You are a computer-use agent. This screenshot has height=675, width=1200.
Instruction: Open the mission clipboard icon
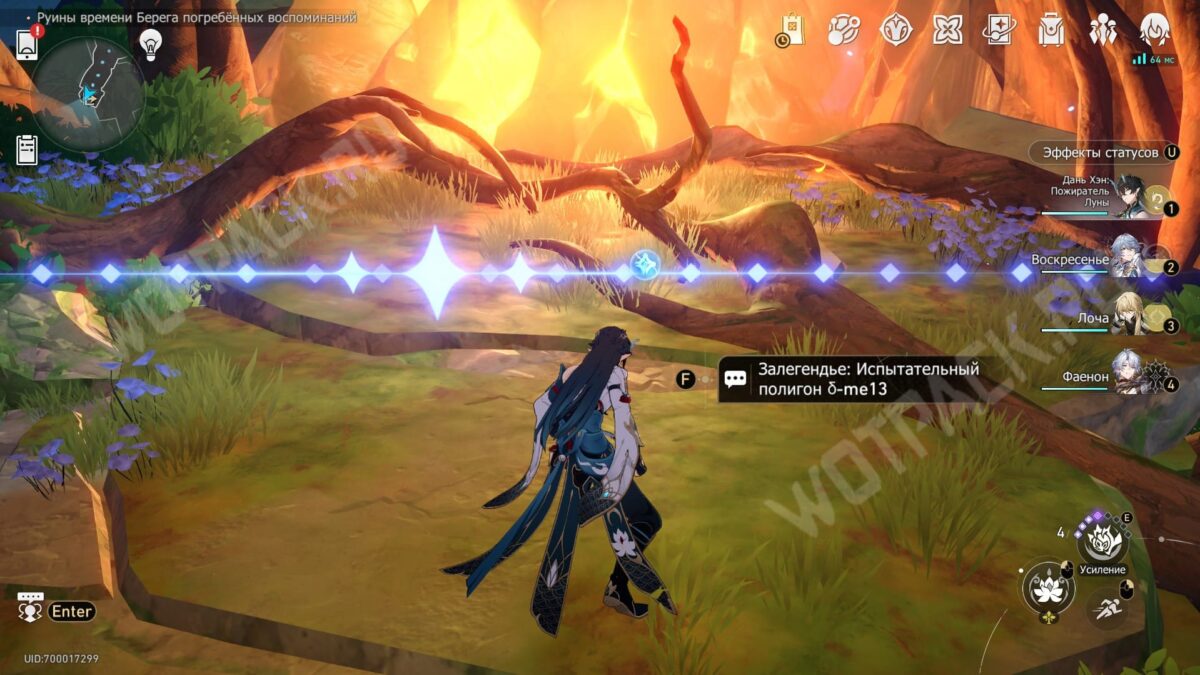pyautogui.click(x=27, y=150)
